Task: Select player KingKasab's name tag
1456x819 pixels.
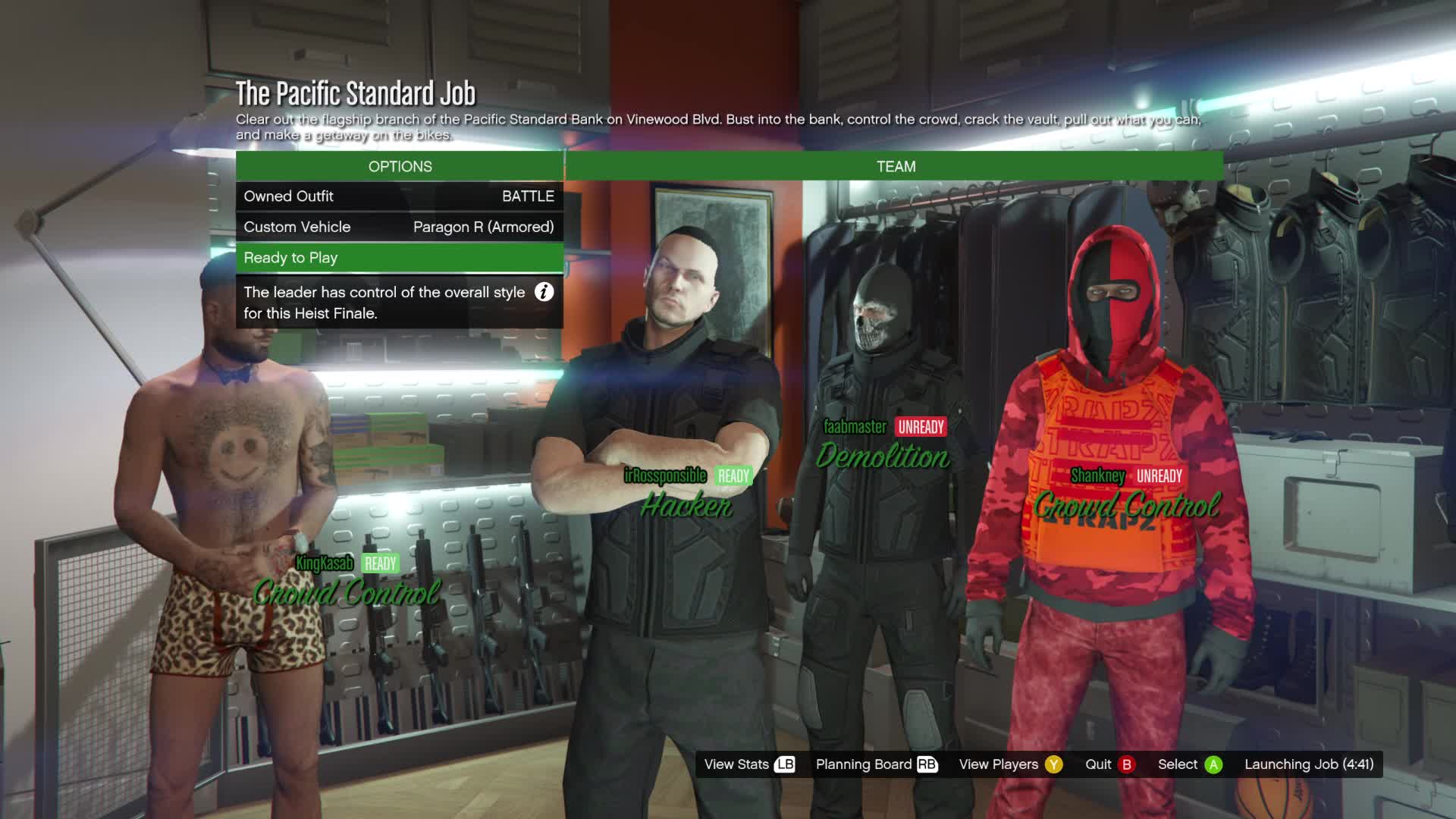Action: click(325, 563)
